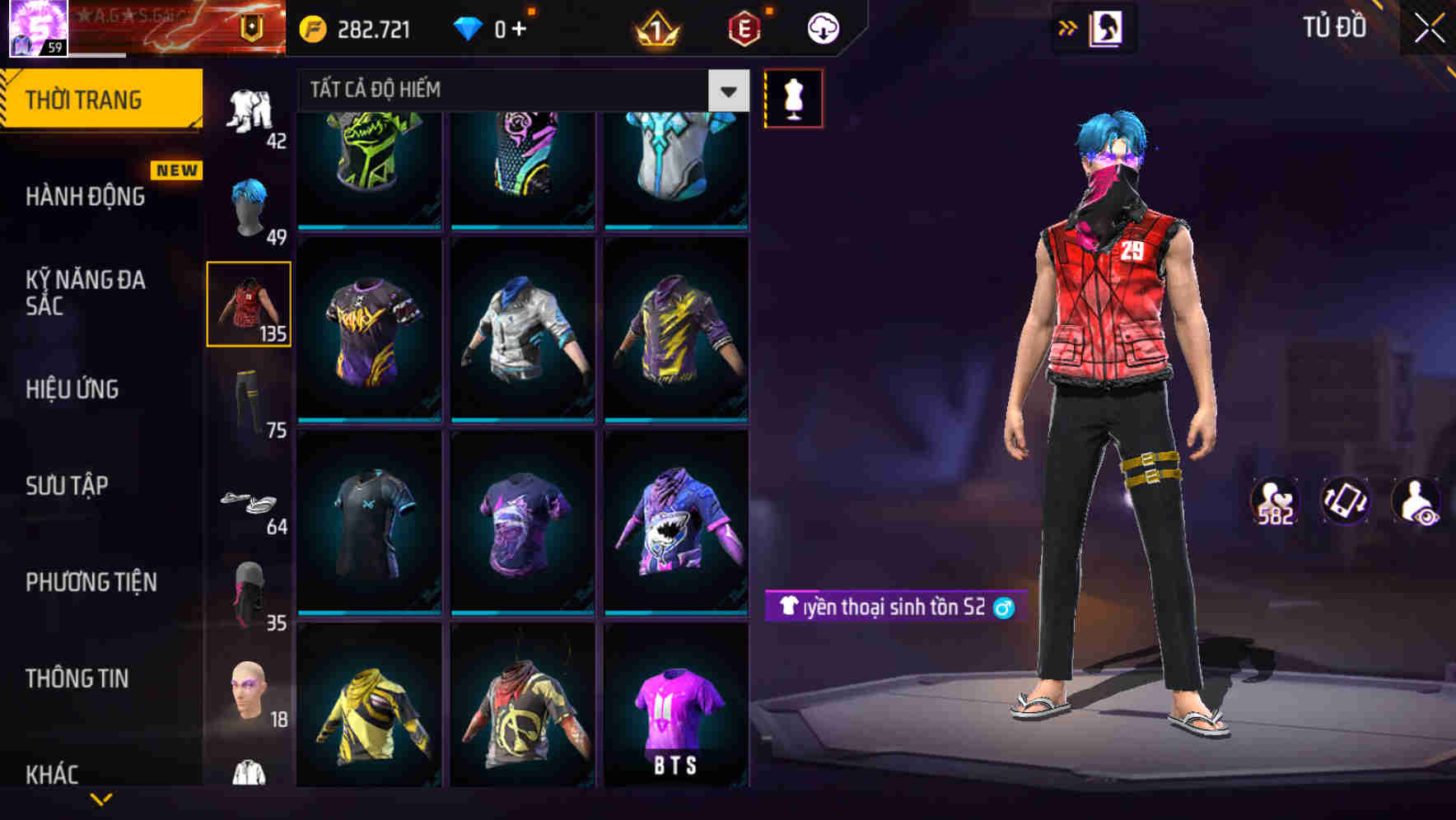Click the cloud download icon in top bar
1456x820 pixels.
[821, 27]
